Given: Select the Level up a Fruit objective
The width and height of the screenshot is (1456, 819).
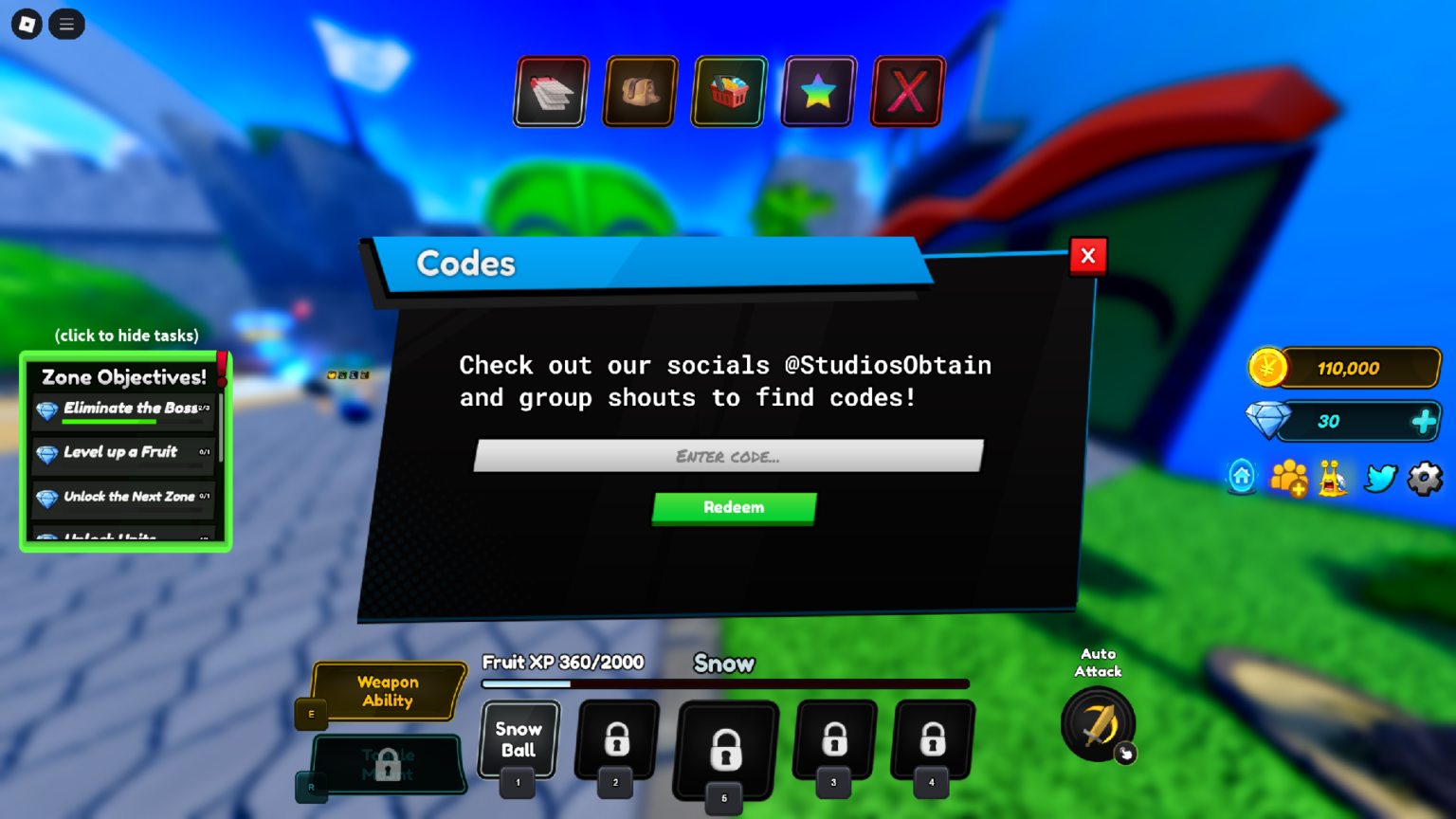Looking at the screenshot, I should click(123, 453).
